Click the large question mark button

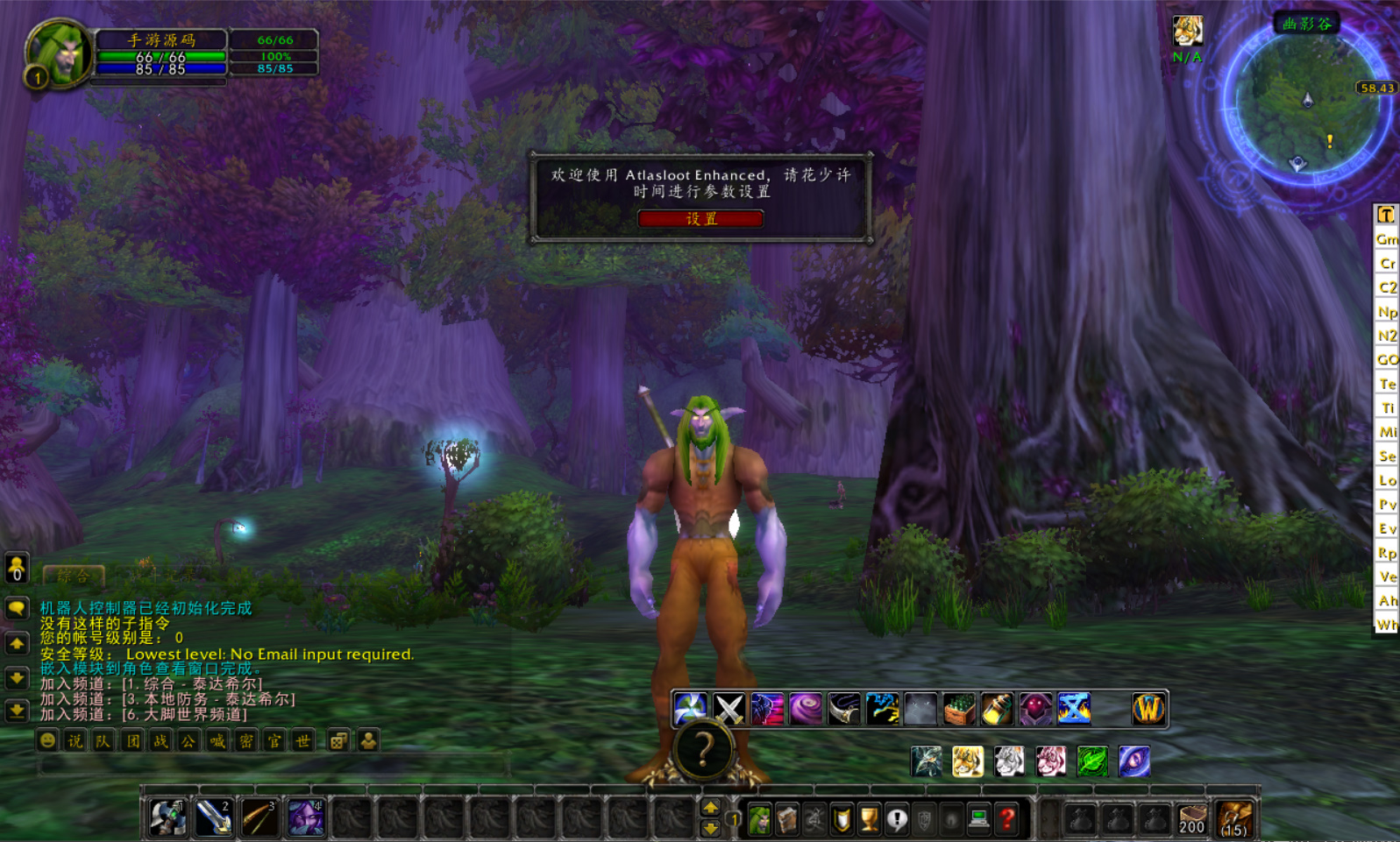click(703, 751)
